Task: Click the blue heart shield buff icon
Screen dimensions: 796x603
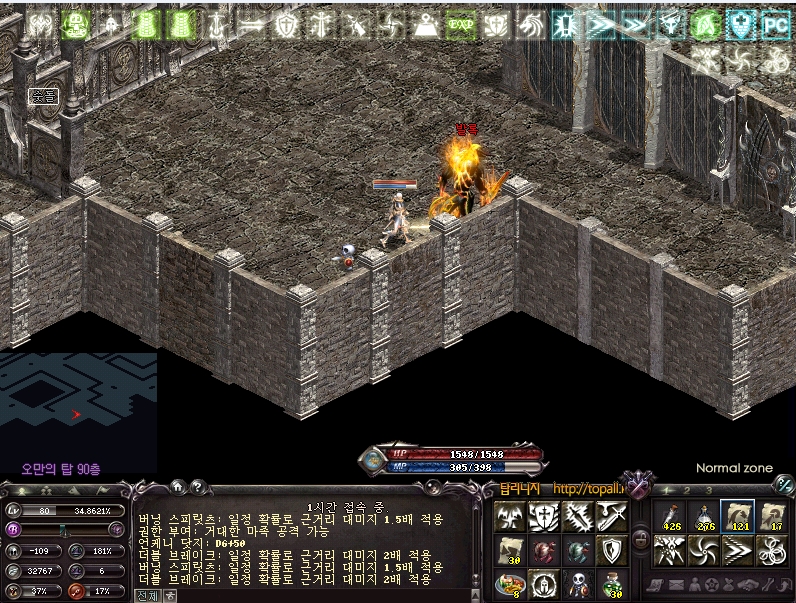Action: (740, 25)
